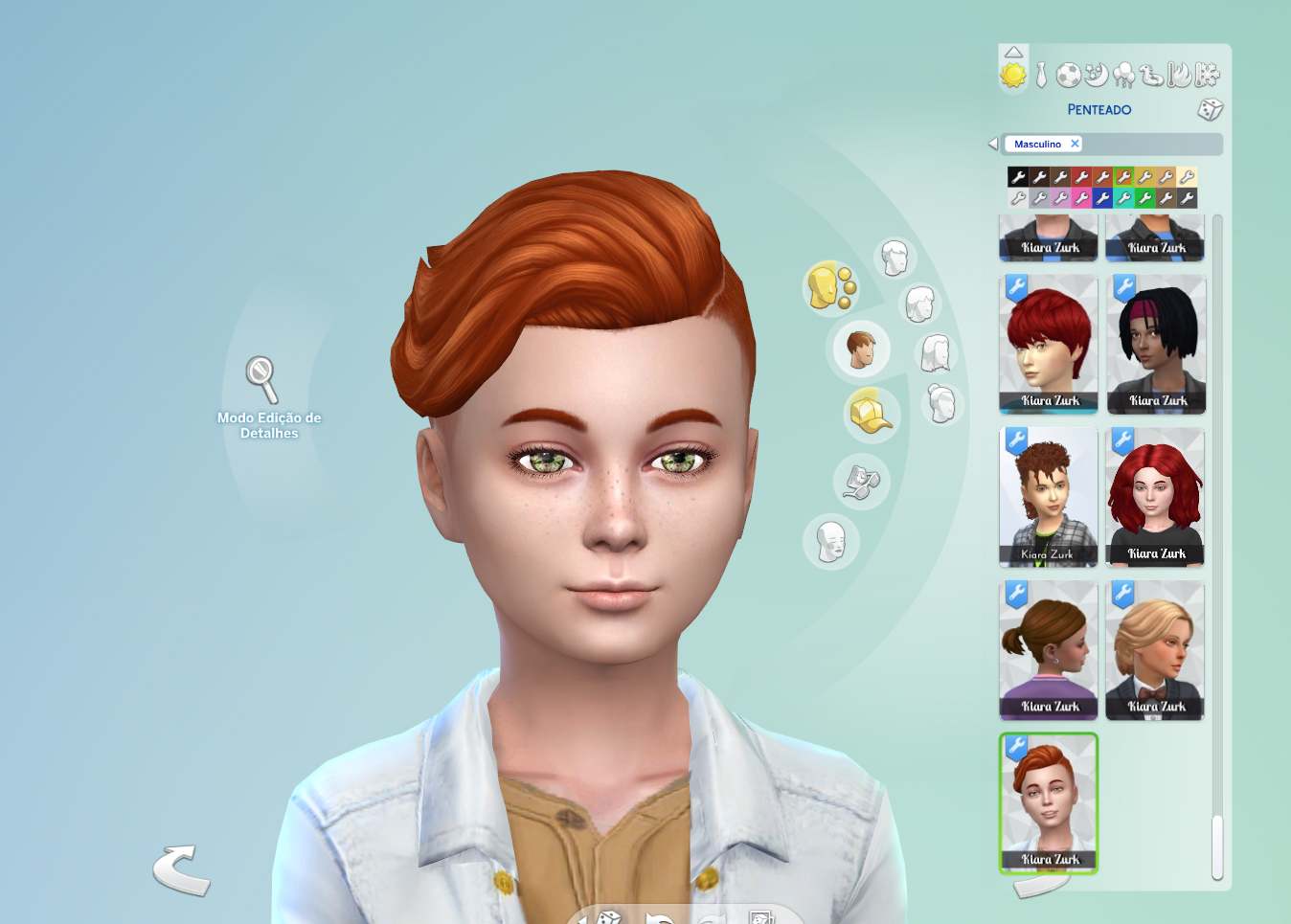Collapse the outfit category bar with the up arrow
This screenshot has height=924, width=1291.
[x=1013, y=52]
